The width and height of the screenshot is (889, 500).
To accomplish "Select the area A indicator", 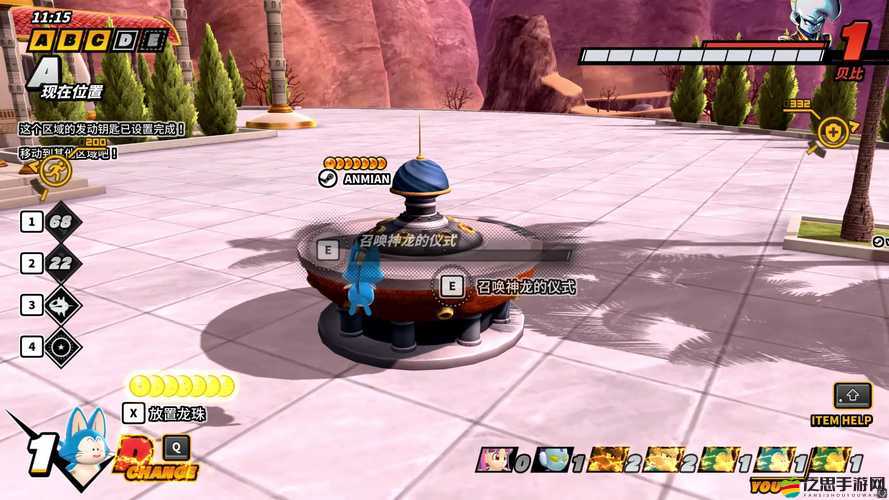I will [41, 41].
